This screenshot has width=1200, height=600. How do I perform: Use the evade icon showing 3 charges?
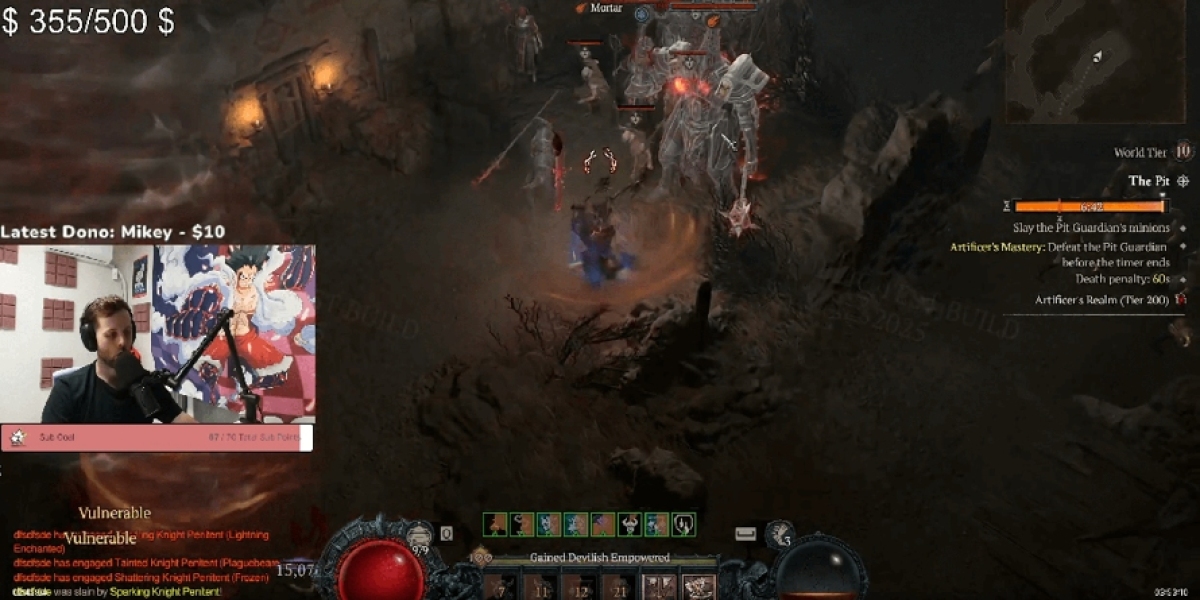pyautogui.click(x=779, y=536)
